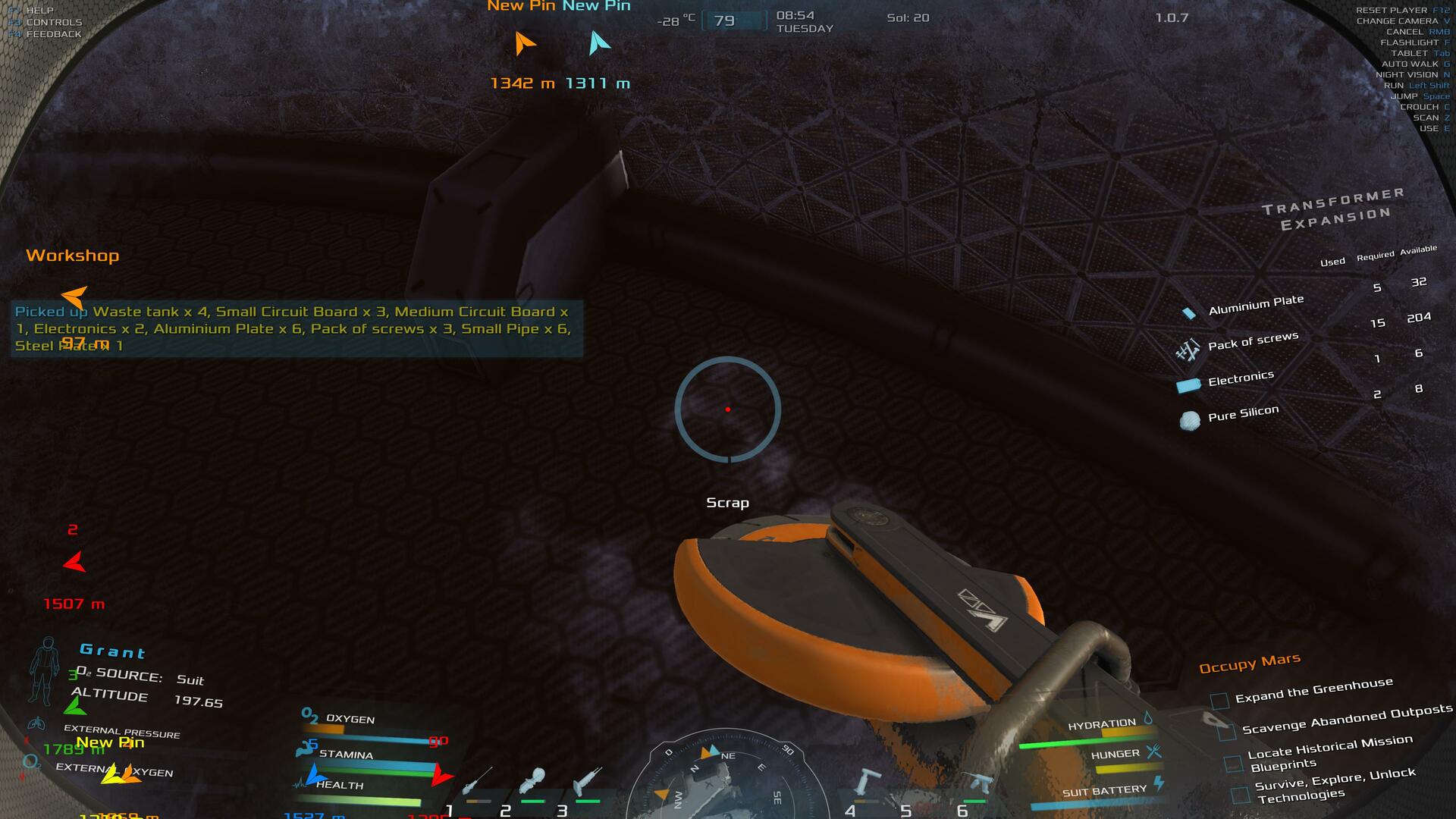
Task: Select the Aluminium Plate requirement row
Action: pos(1255,305)
